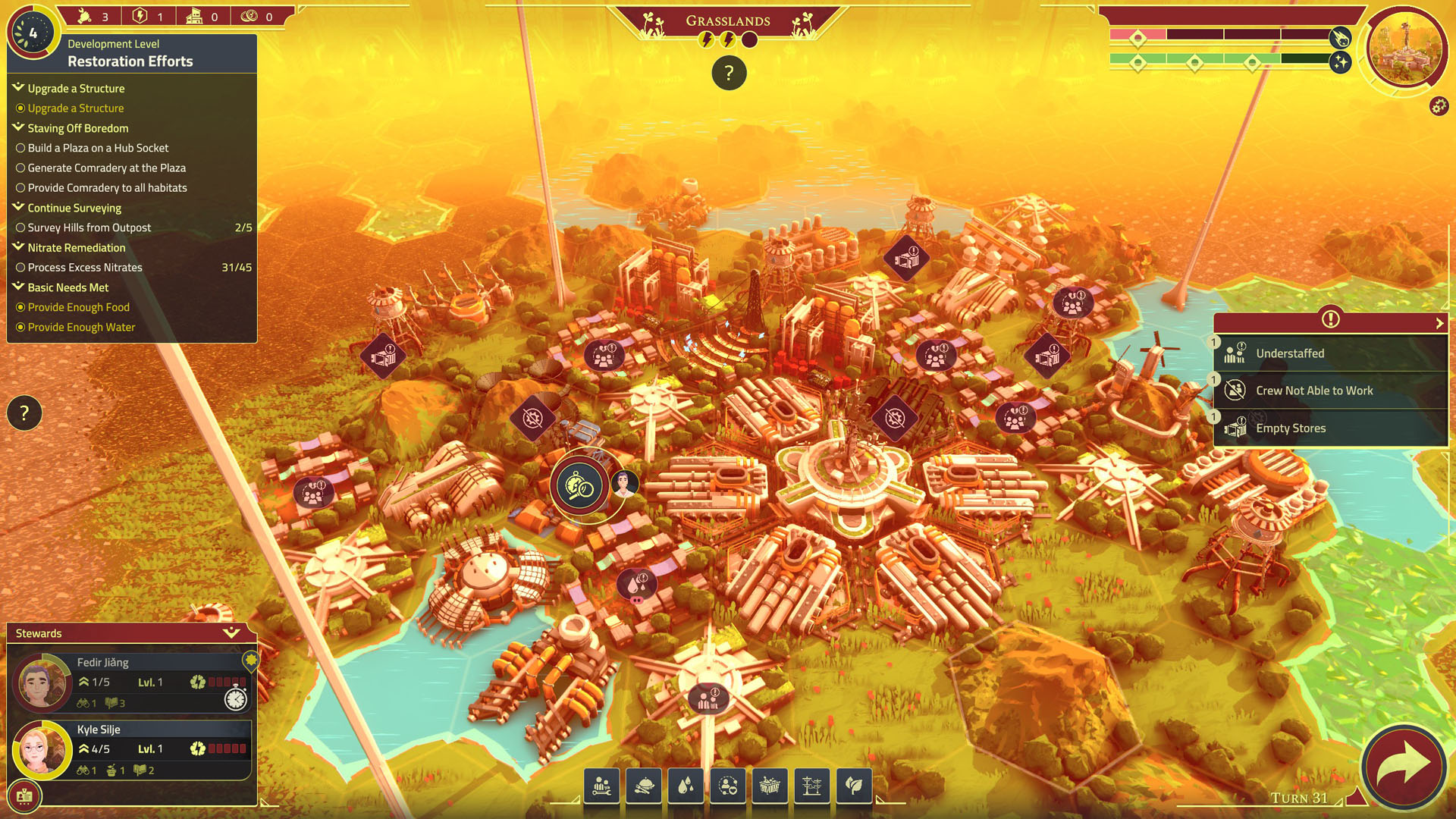
Task: Open the Understaffed alert
Action: click(x=1329, y=353)
